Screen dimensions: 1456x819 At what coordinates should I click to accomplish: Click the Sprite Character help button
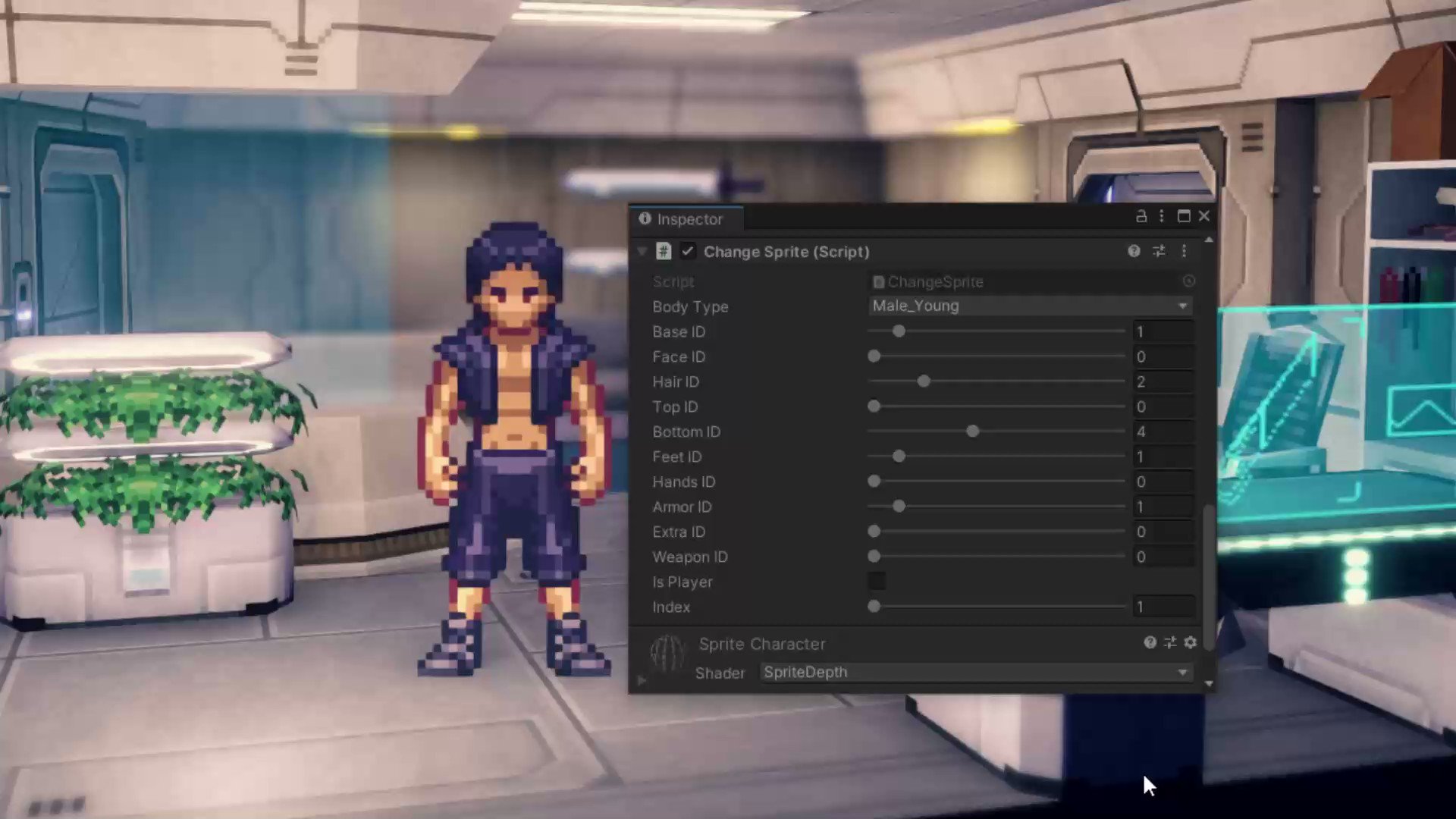(1150, 643)
